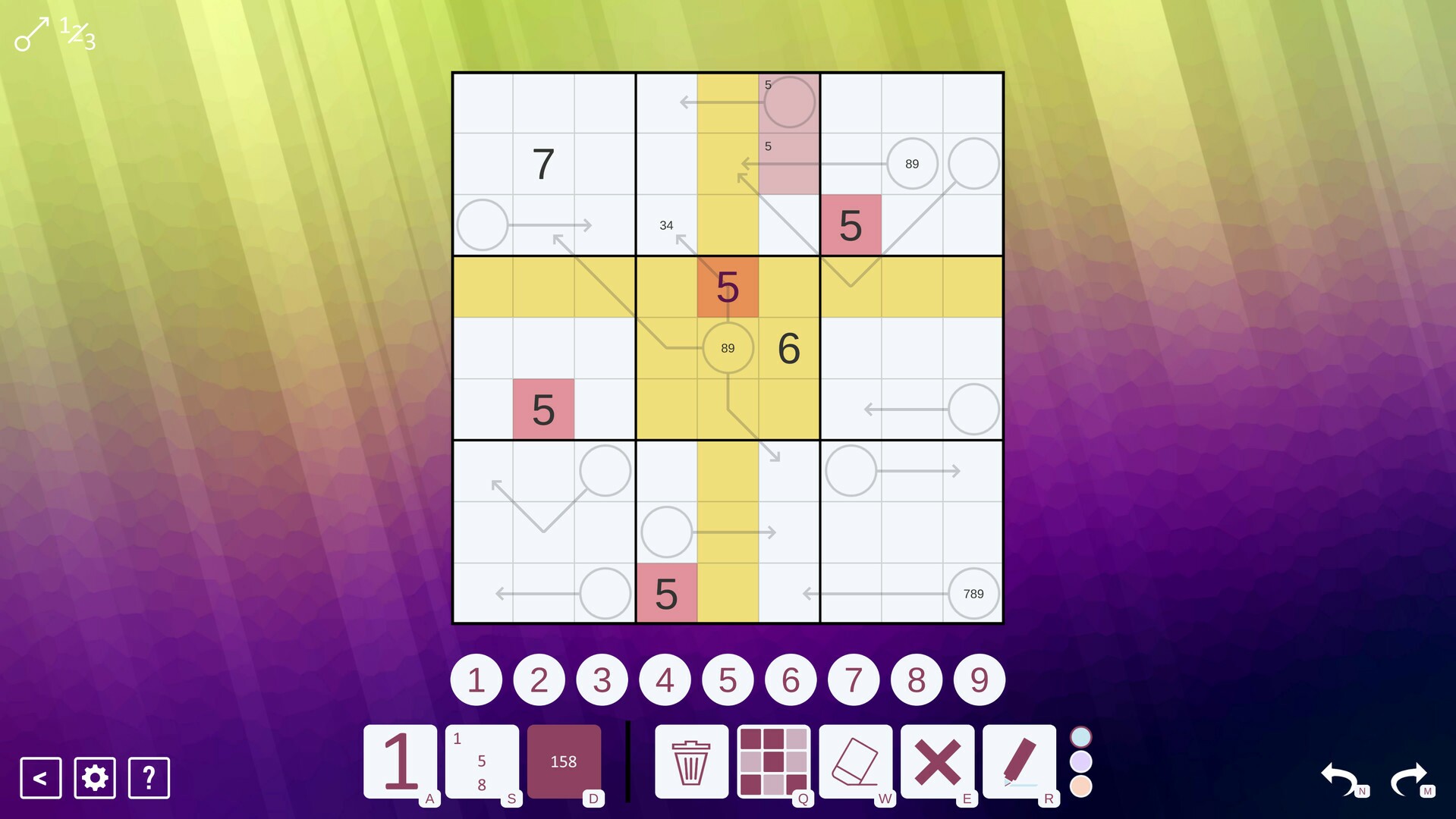Select digit 9 from the number row
Screen dimensions: 1456x819
(x=979, y=679)
